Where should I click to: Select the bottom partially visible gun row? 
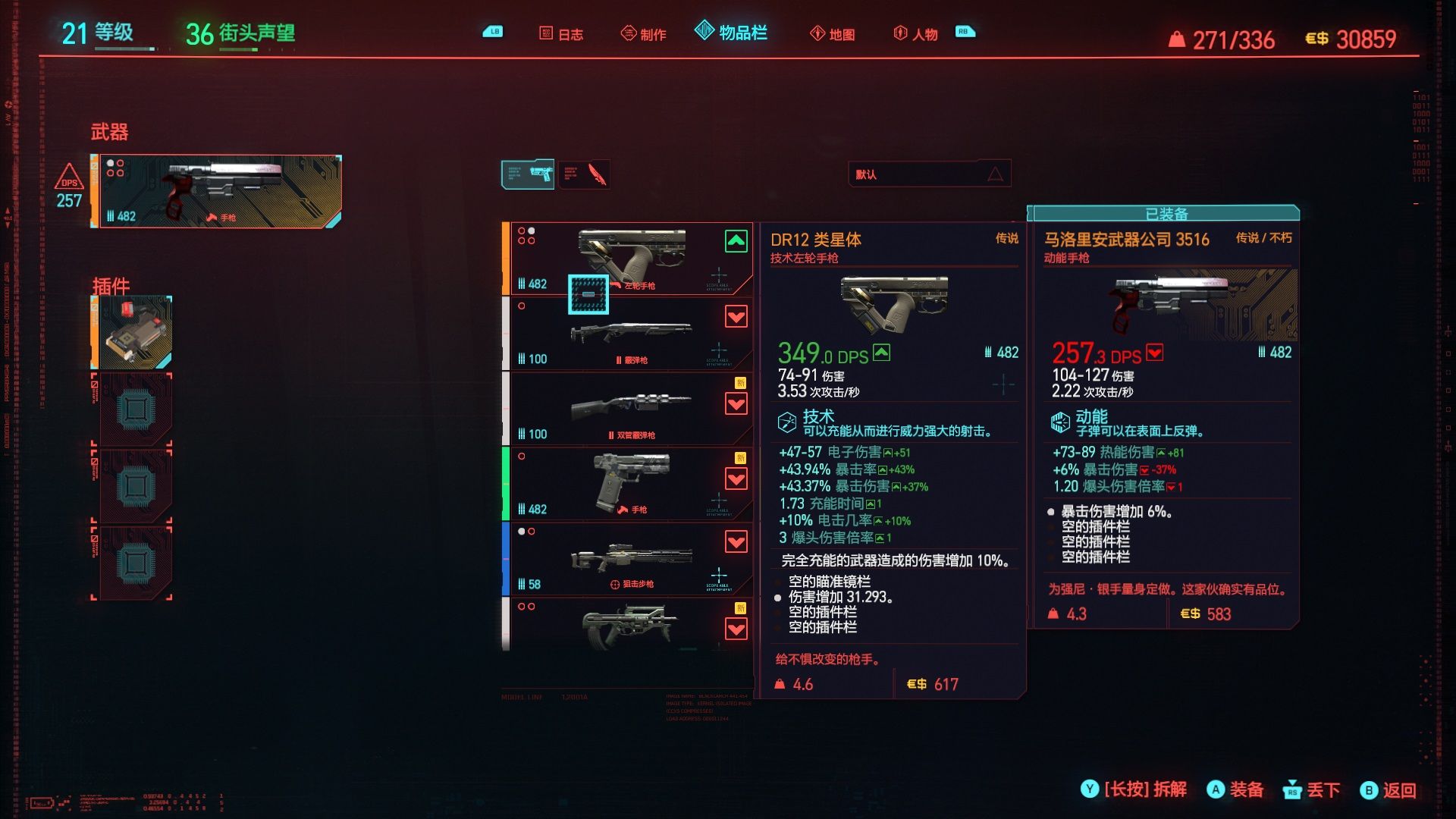click(x=629, y=625)
